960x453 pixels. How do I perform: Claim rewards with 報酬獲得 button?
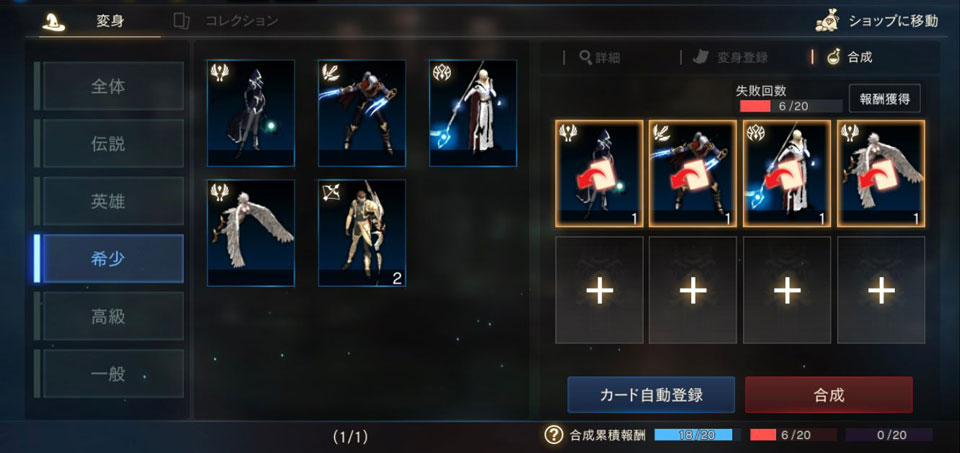(884, 98)
